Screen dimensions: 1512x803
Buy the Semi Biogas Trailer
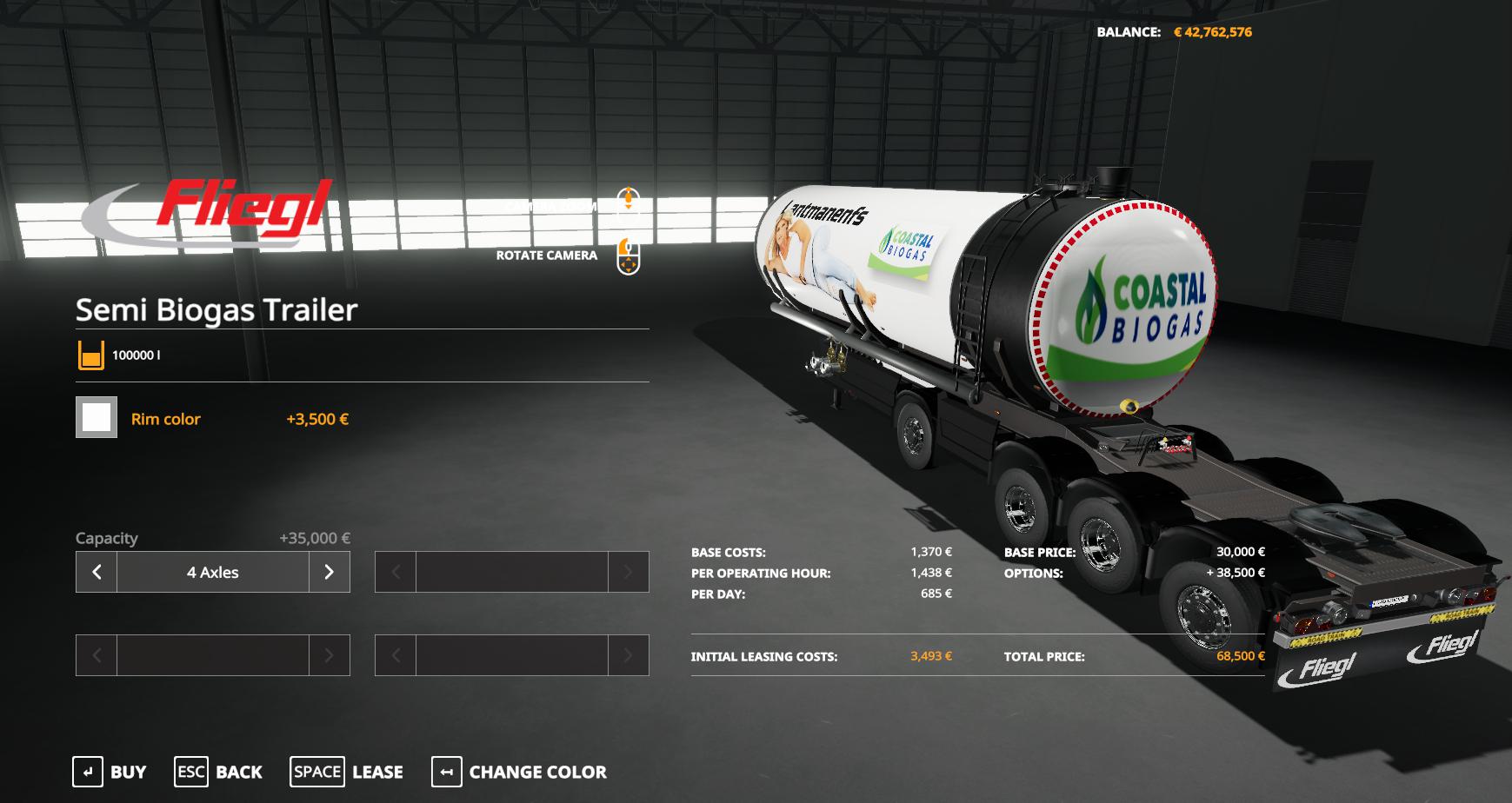pyautogui.click(x=110, y=772)
